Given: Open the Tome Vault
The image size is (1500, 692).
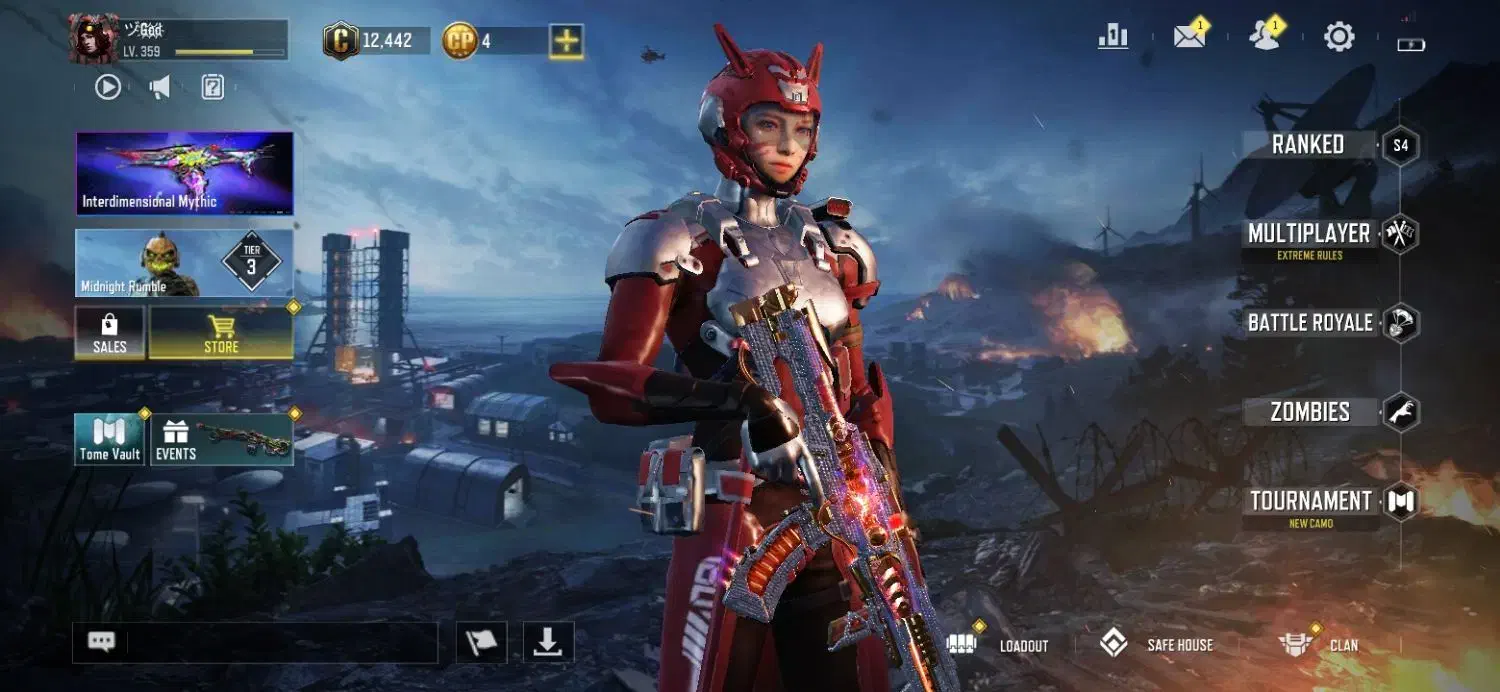Looking at the screenshot, I should (110, 440).
